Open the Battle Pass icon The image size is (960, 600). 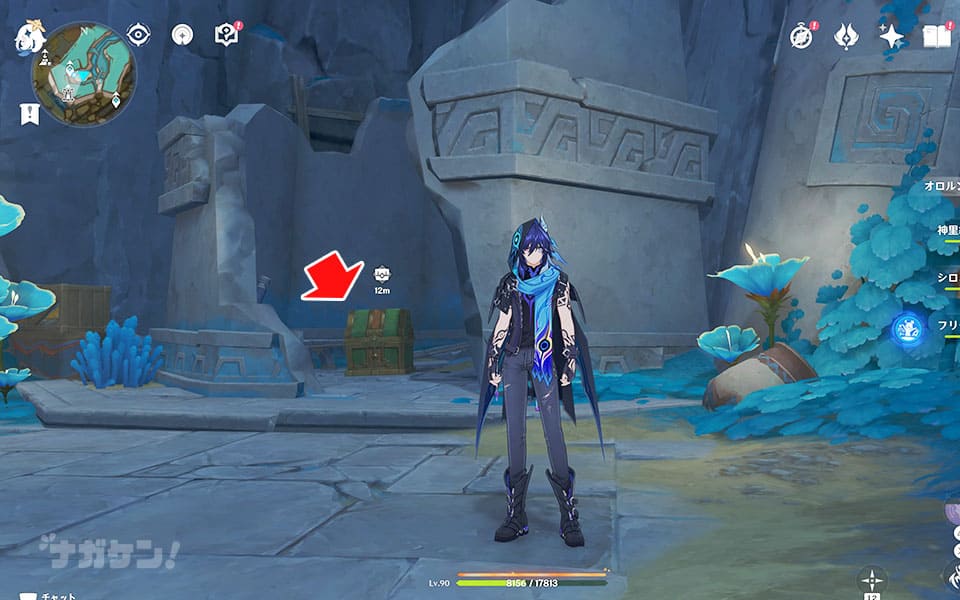846,35
